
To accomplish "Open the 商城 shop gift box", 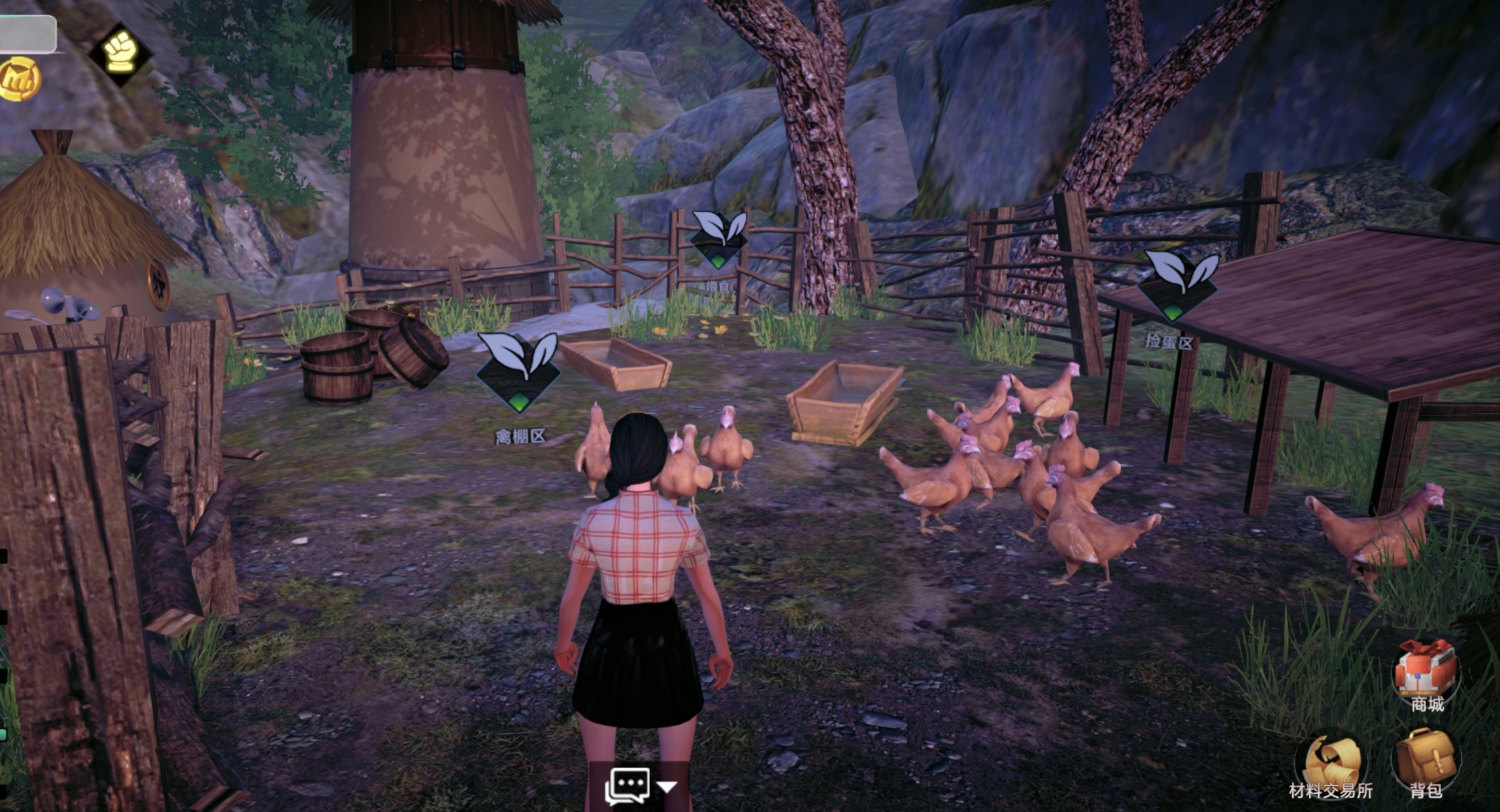I will point(1426,669).
